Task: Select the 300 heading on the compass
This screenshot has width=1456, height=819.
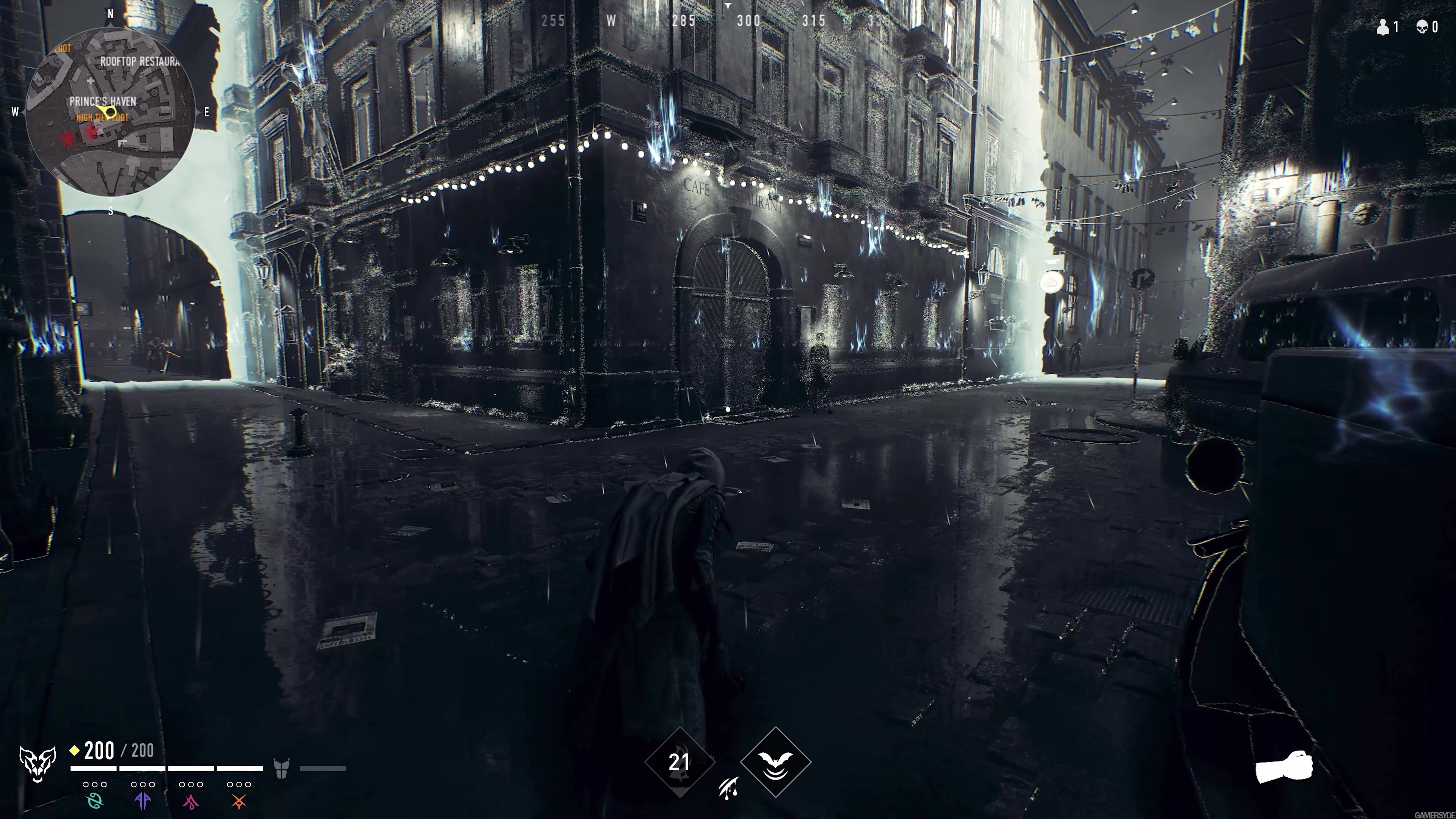Action: coord(749,21)
